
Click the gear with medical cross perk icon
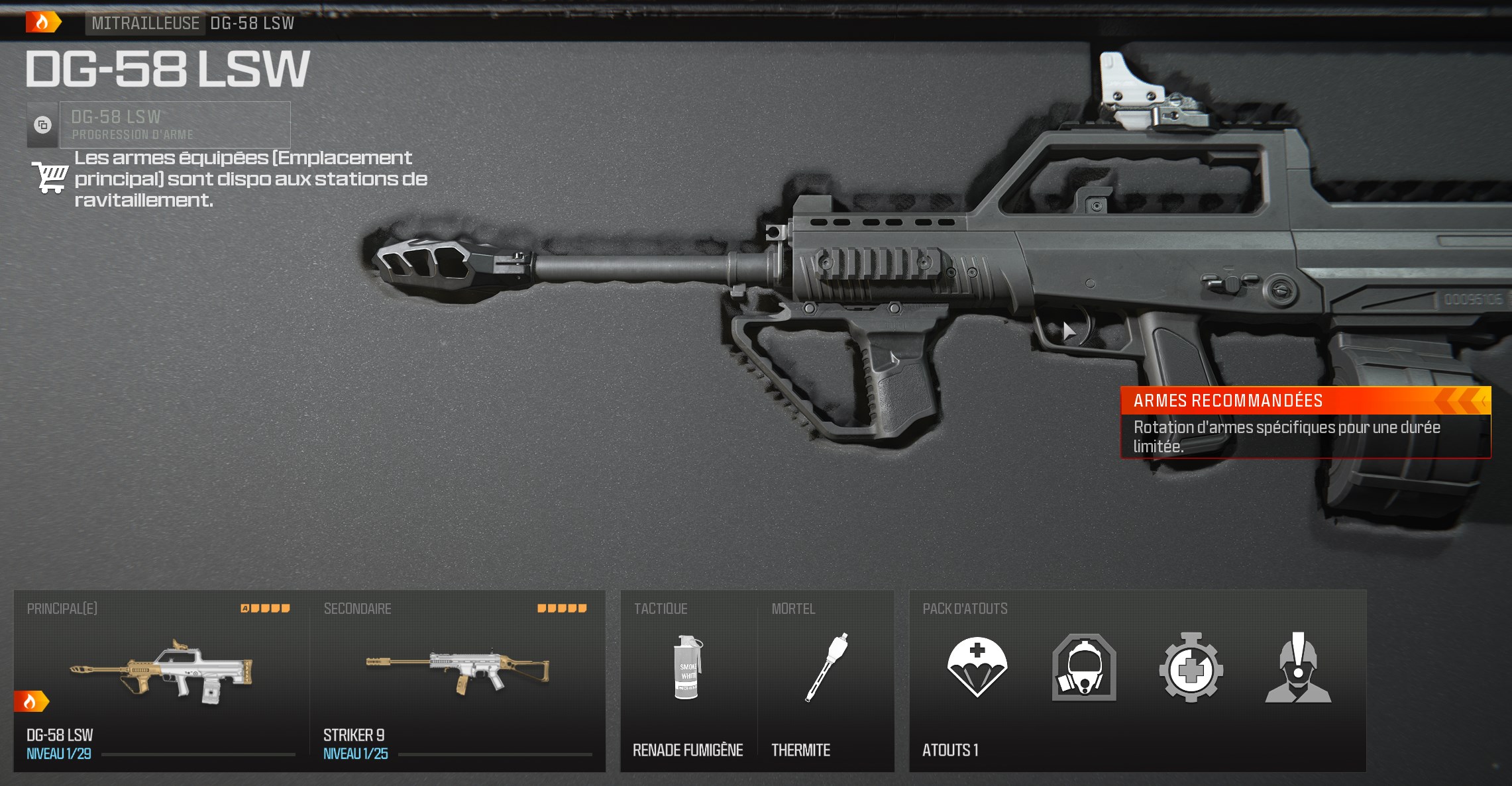tap(1189, 669)
